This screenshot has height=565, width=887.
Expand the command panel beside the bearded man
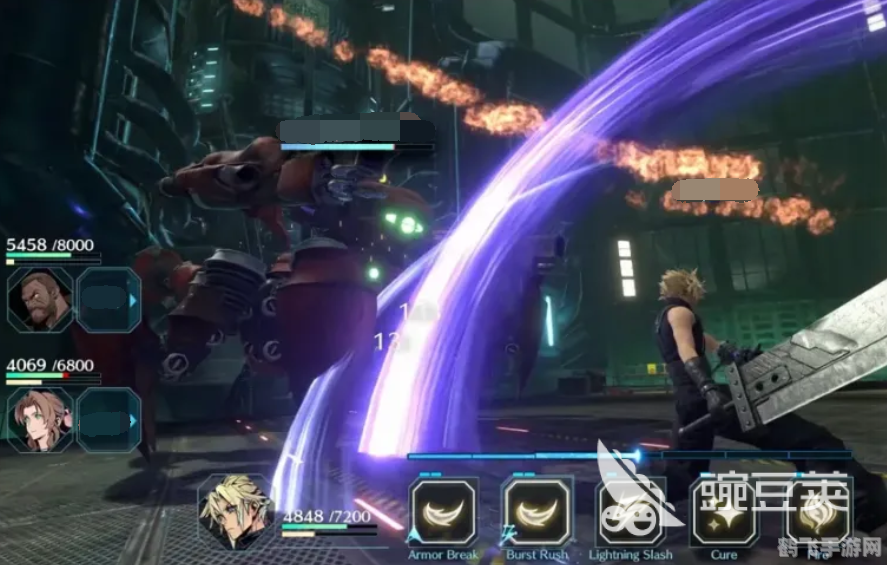109,299
